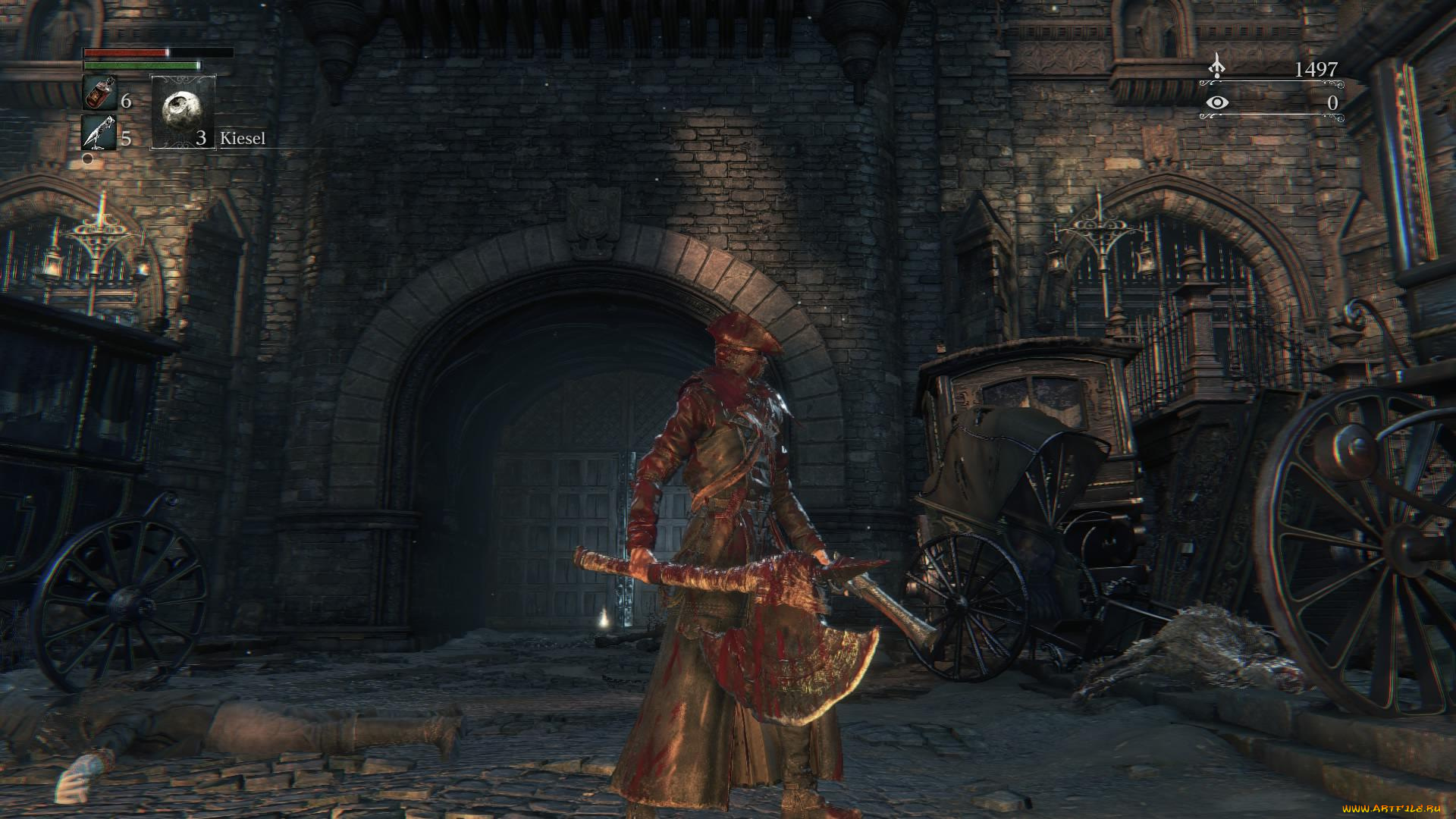Click the green stamina bar
Screen dimensions: 1456x819
(x=141, y=66)
